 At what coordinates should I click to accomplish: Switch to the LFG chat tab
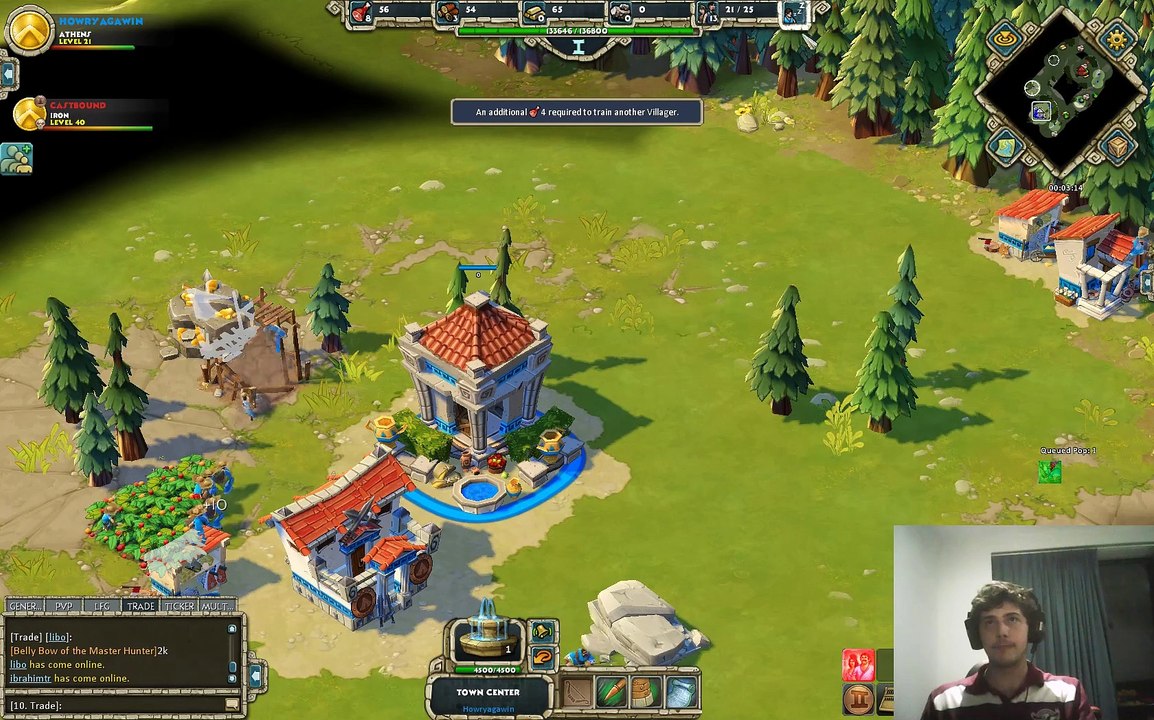102,606
